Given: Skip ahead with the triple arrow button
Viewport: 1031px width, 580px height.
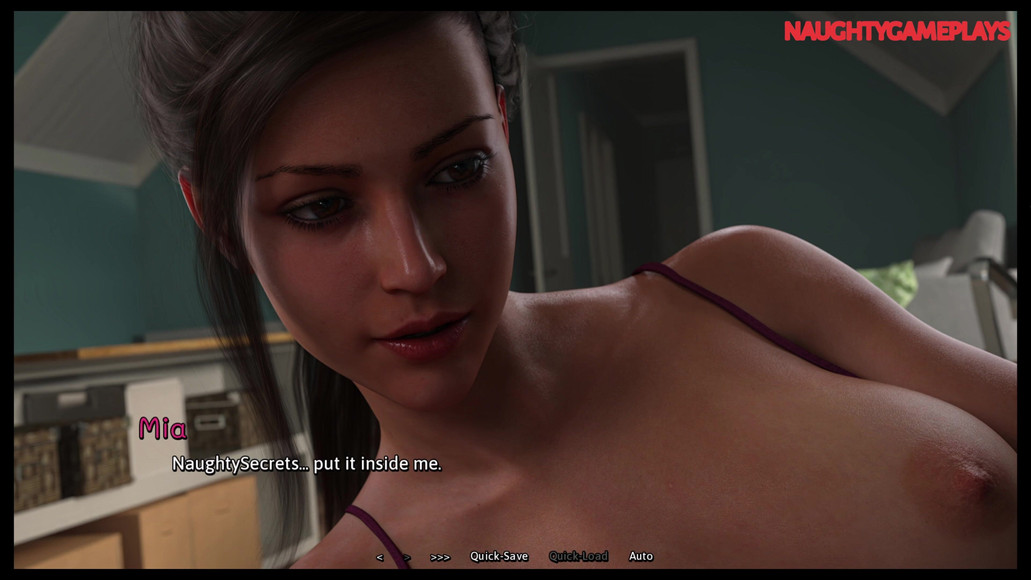Looking at the screenshot, I should point(440,557).
